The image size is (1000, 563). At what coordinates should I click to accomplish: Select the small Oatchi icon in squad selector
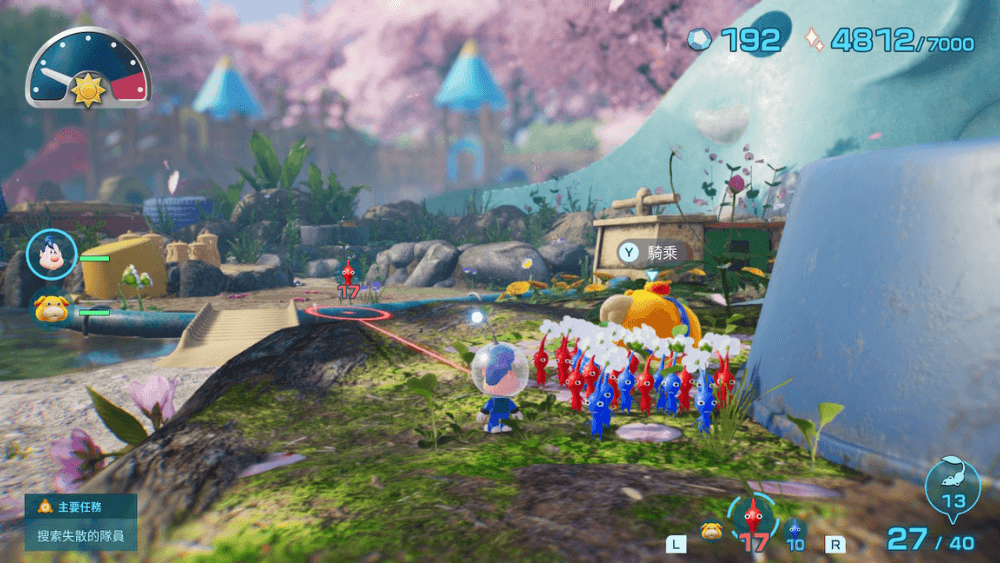tap(711, 531)
